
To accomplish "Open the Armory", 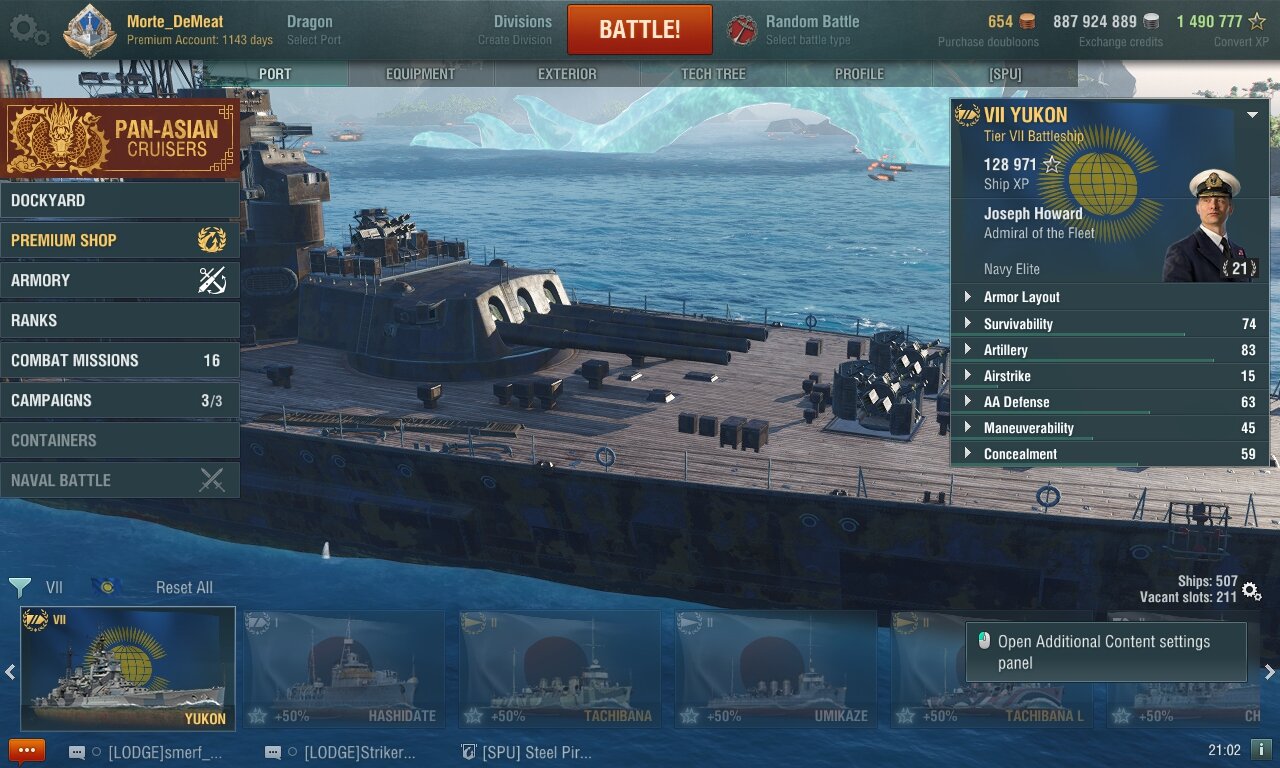I will (x=120, y=280).
